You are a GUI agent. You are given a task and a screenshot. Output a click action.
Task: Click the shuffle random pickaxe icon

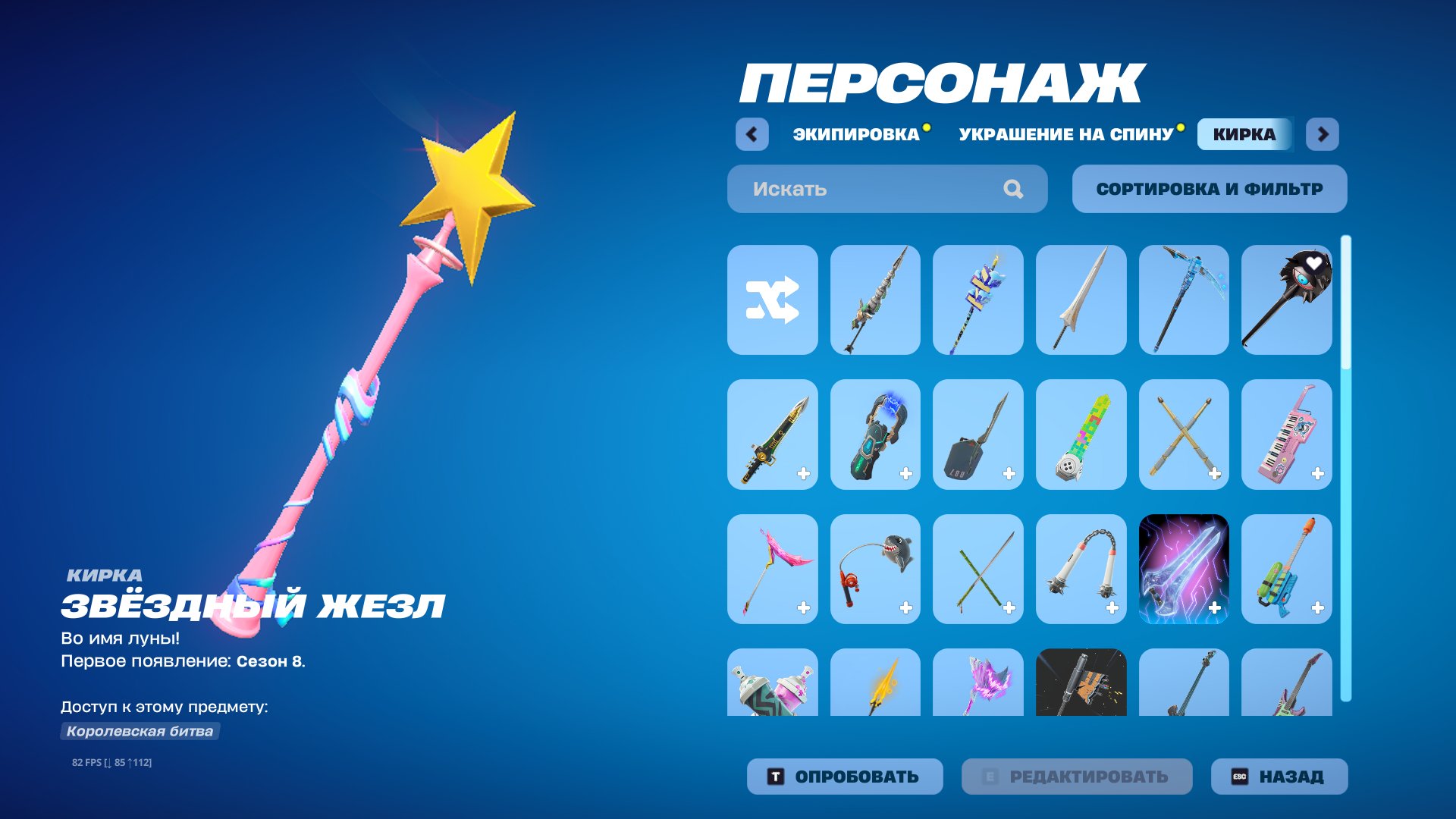[x=772, y=300]
